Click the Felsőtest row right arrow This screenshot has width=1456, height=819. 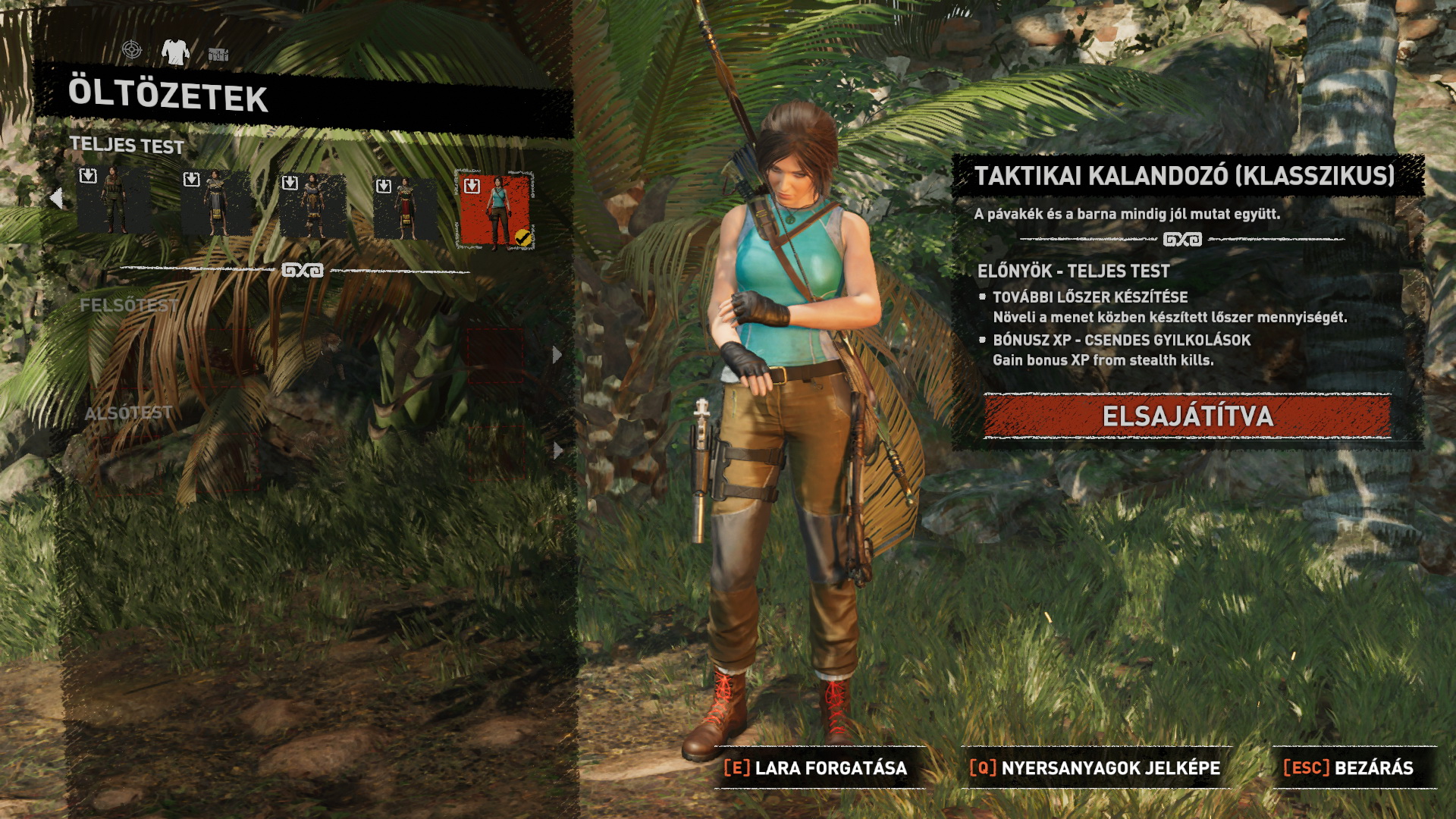pos(557,354)
